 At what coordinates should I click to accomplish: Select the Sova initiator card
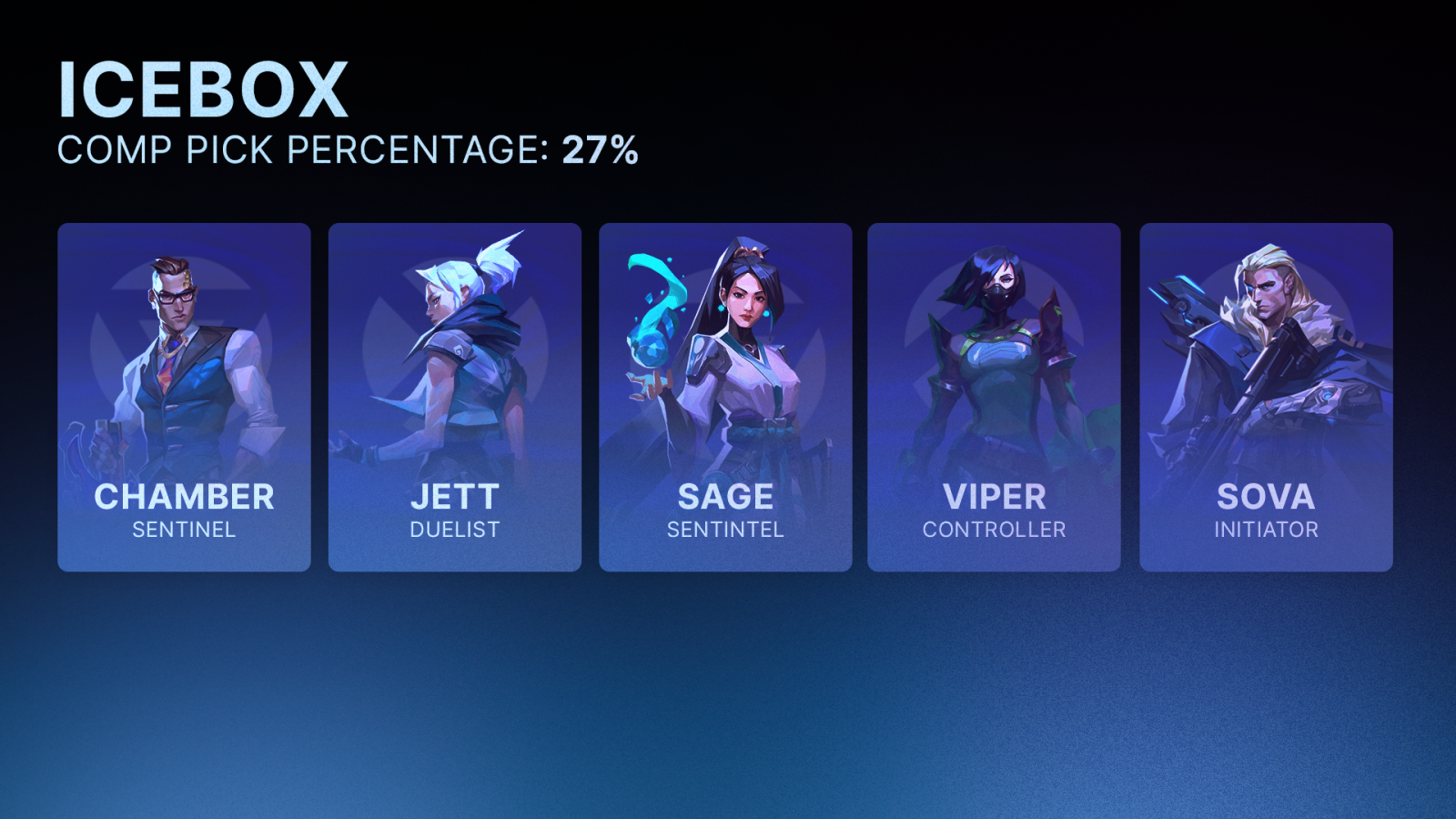click(1266, 397)
